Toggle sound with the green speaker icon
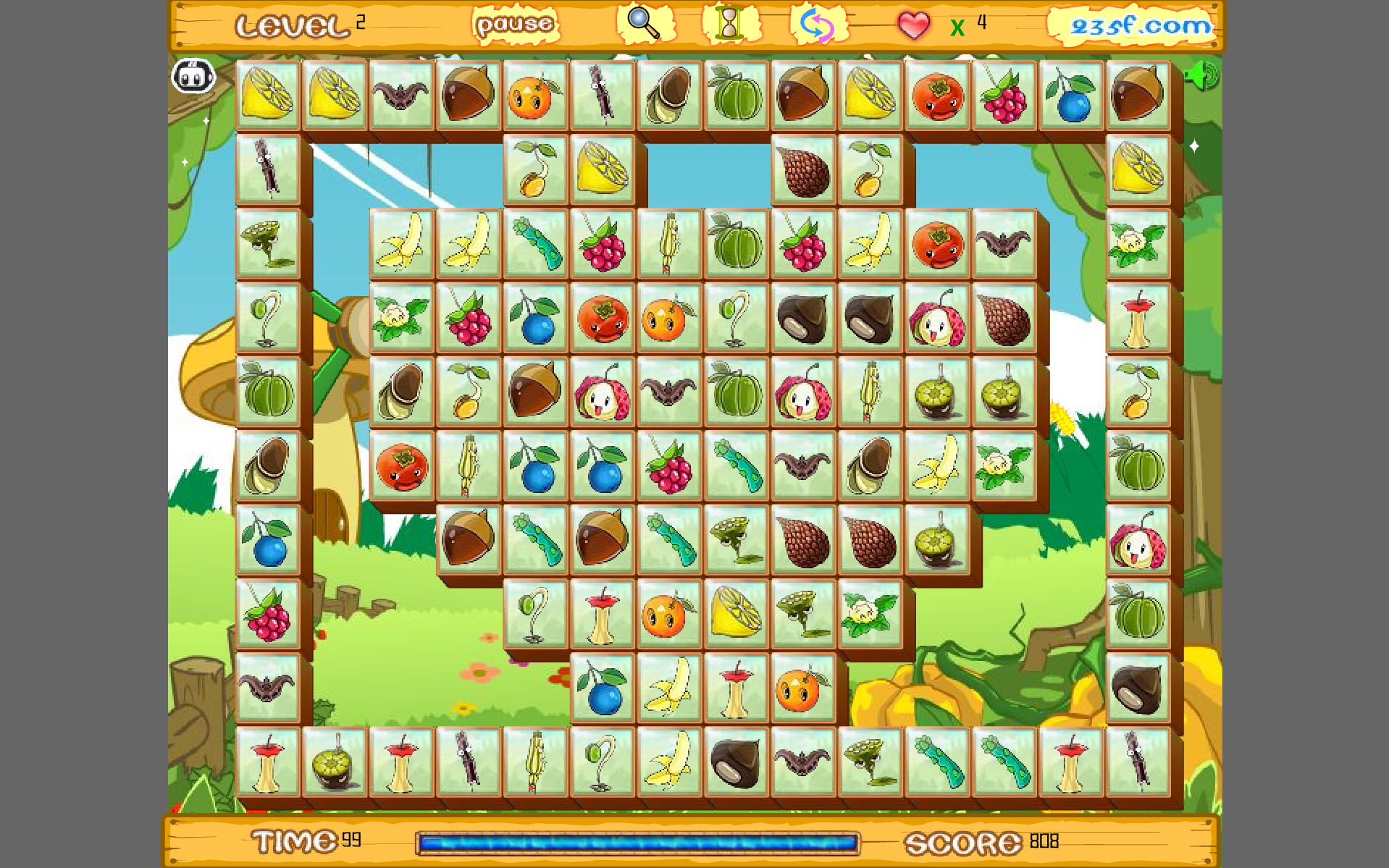Image resolution: width=1389 pixels, height=868 pixels. (x=1201, y=75)
